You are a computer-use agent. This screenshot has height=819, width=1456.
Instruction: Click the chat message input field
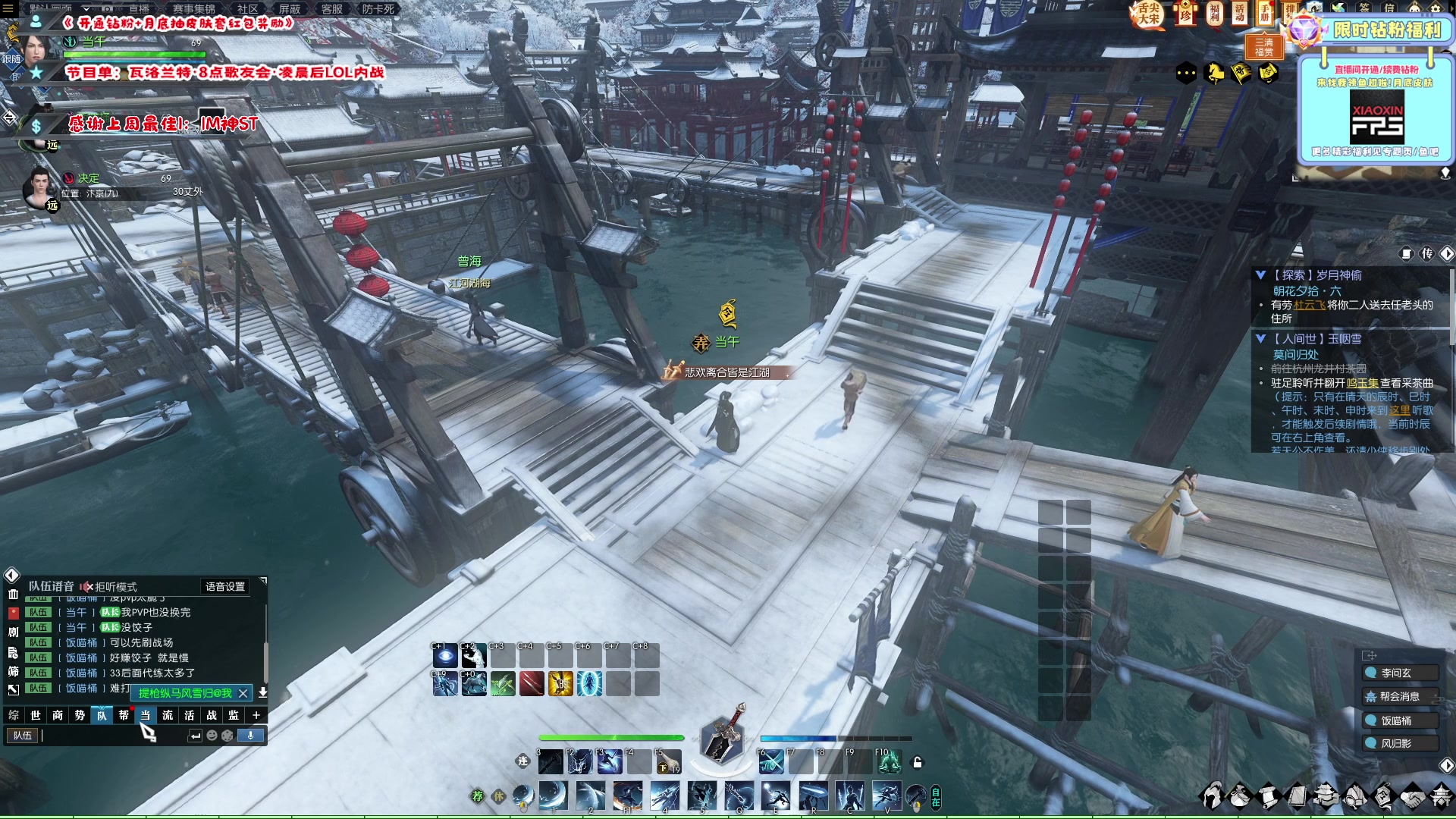tap(114, 736)
